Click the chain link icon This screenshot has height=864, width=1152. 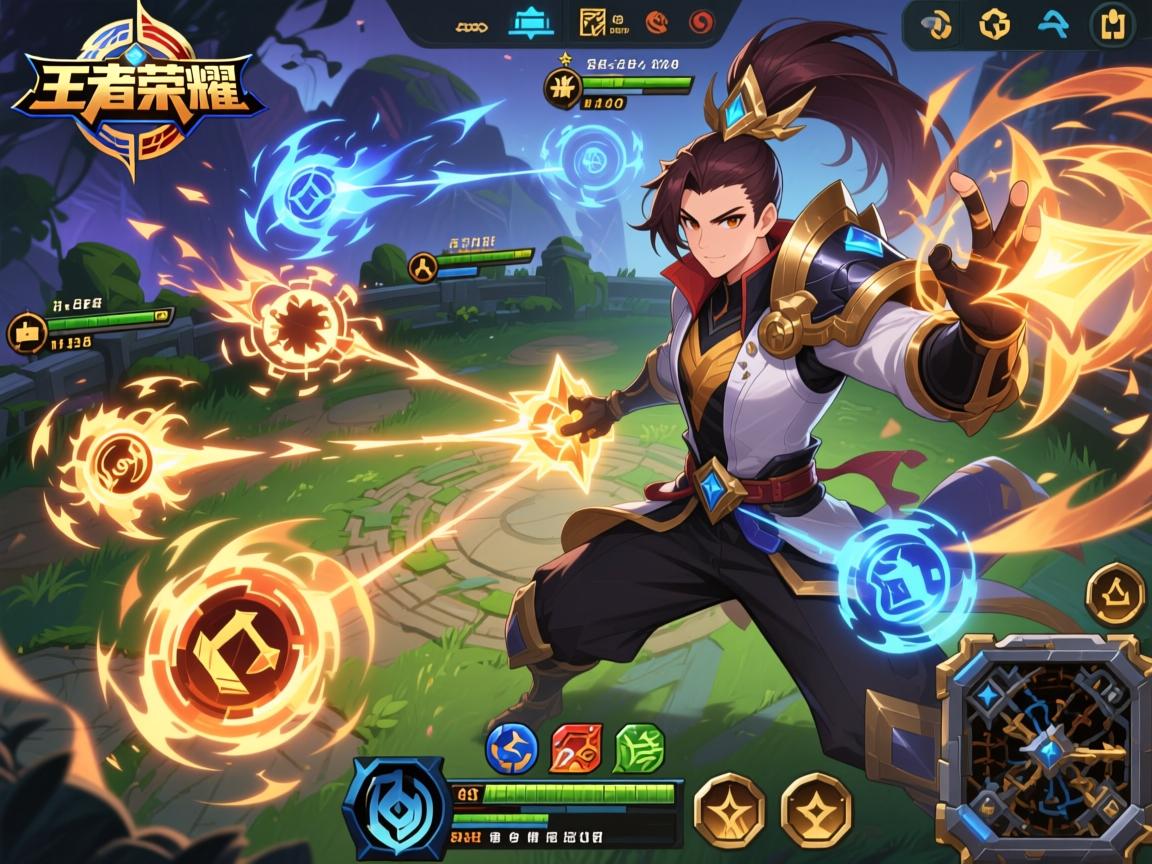468,22
